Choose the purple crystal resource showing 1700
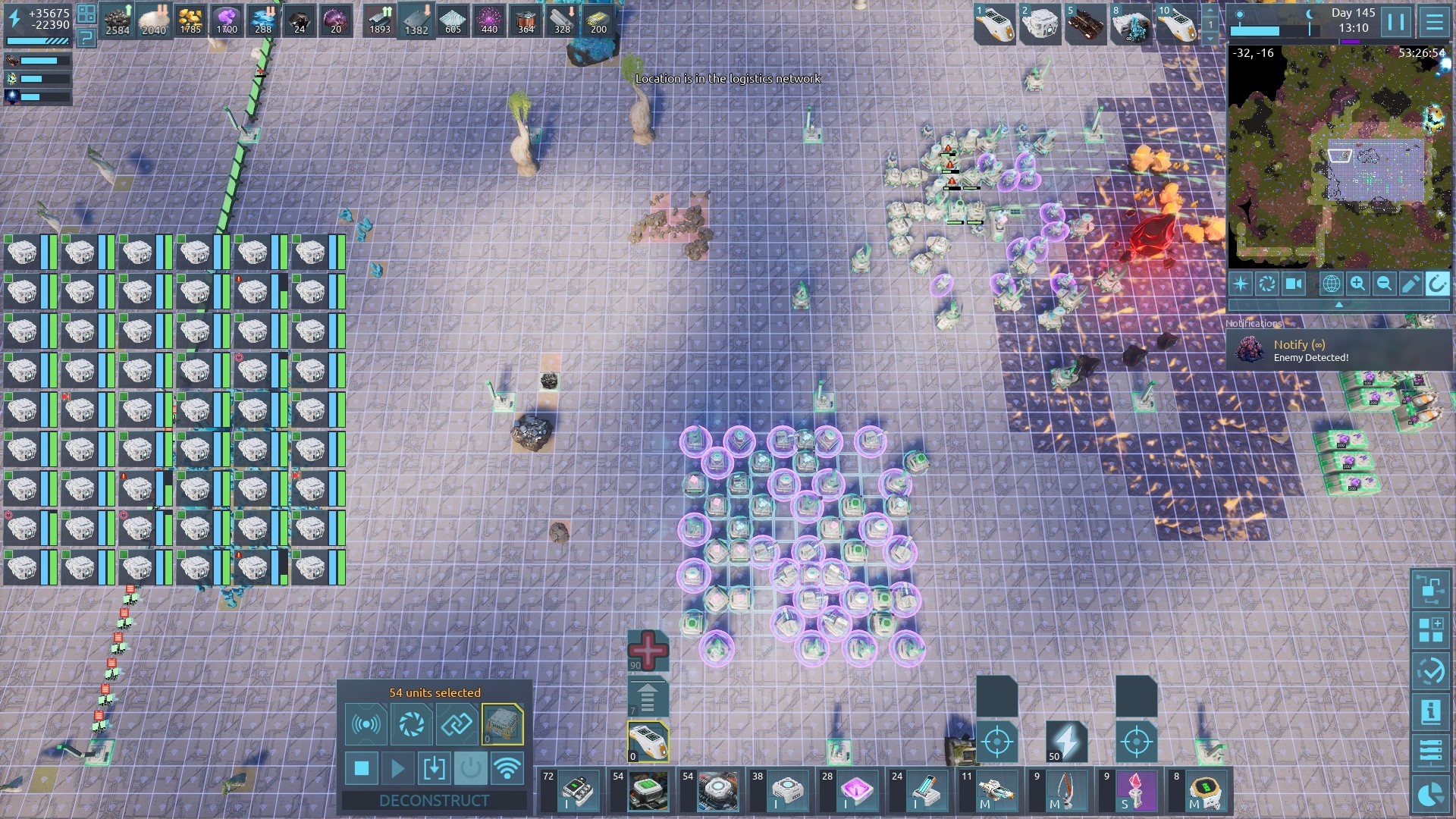Image resolution: width=1456 pixels, height=819 pixels. (227, 20)
